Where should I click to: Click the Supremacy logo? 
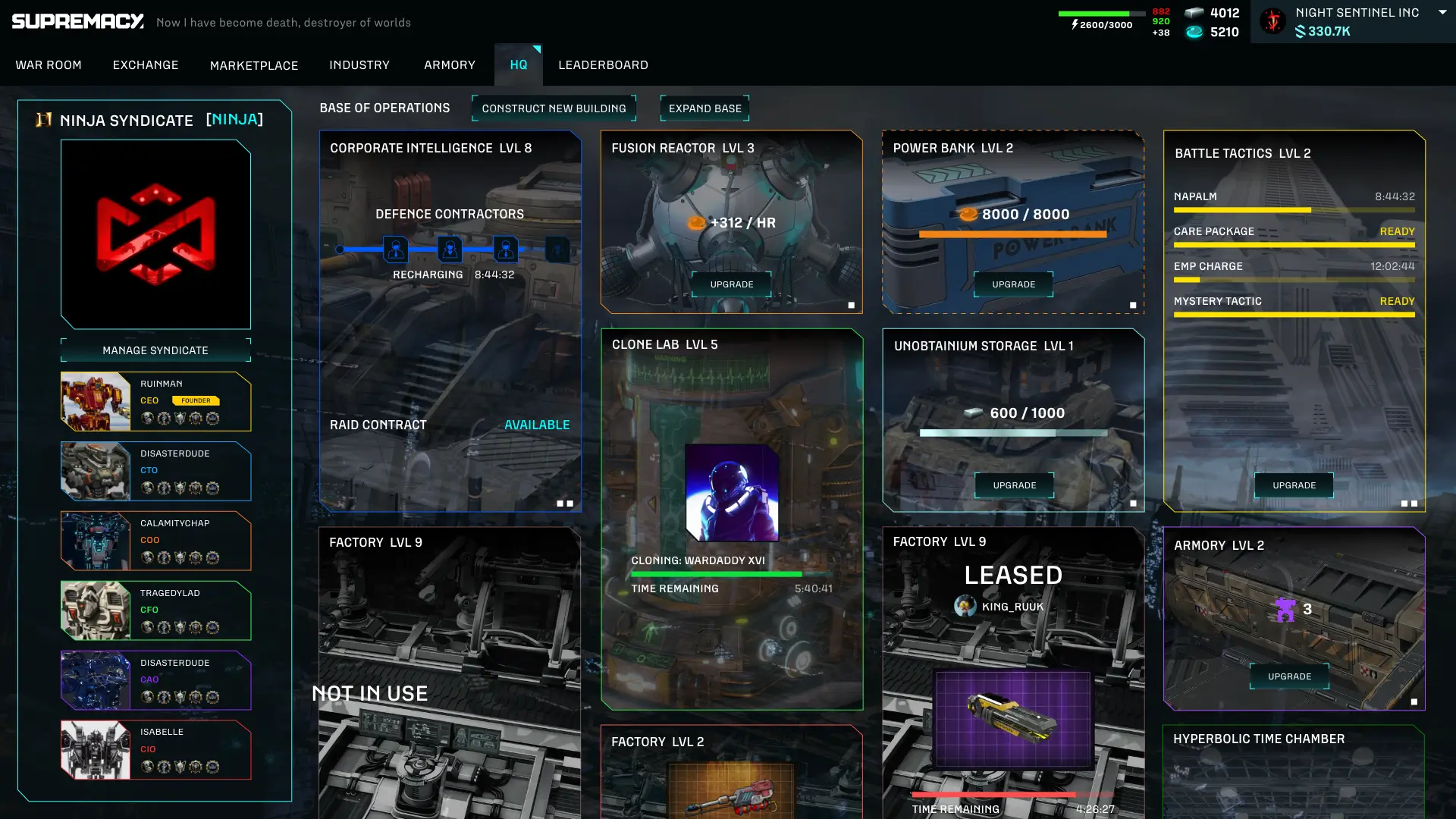pyautogui.click(x=78, y=21)
